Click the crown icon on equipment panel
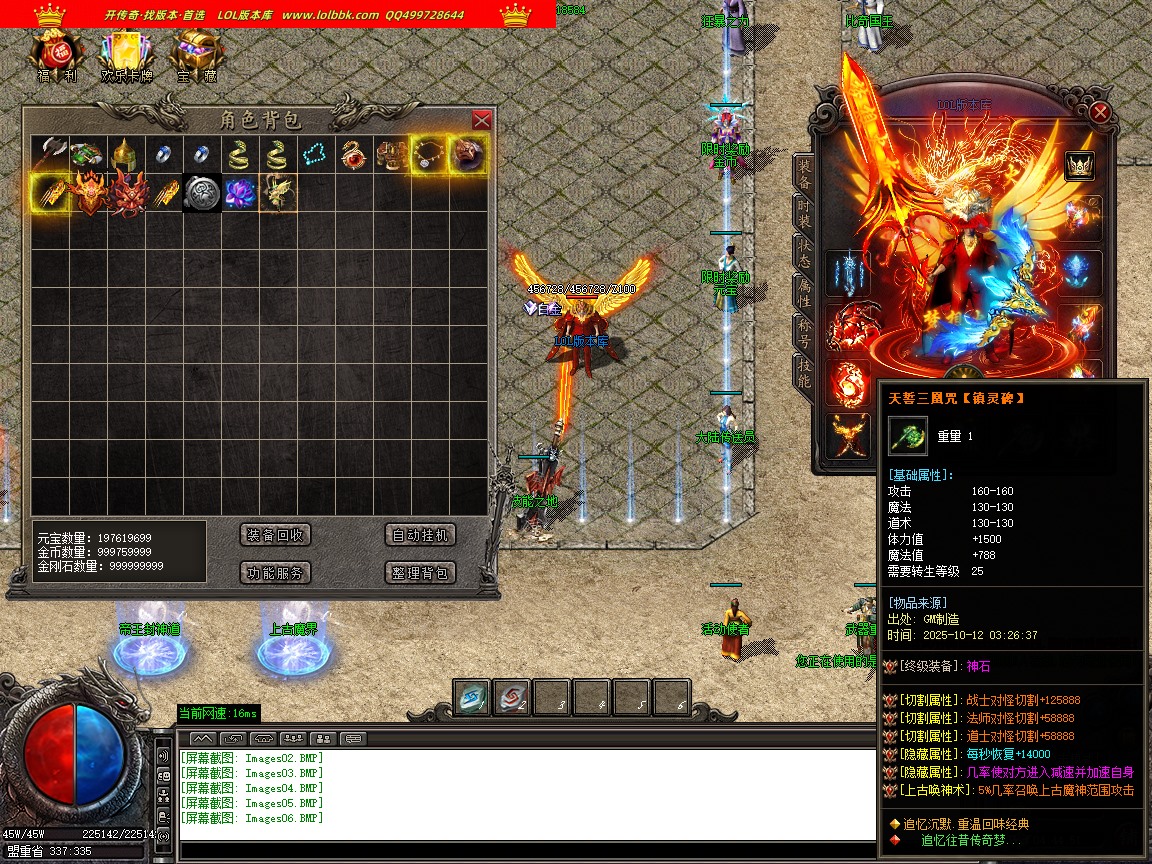1152x864 pixels. pos(1079,166)
